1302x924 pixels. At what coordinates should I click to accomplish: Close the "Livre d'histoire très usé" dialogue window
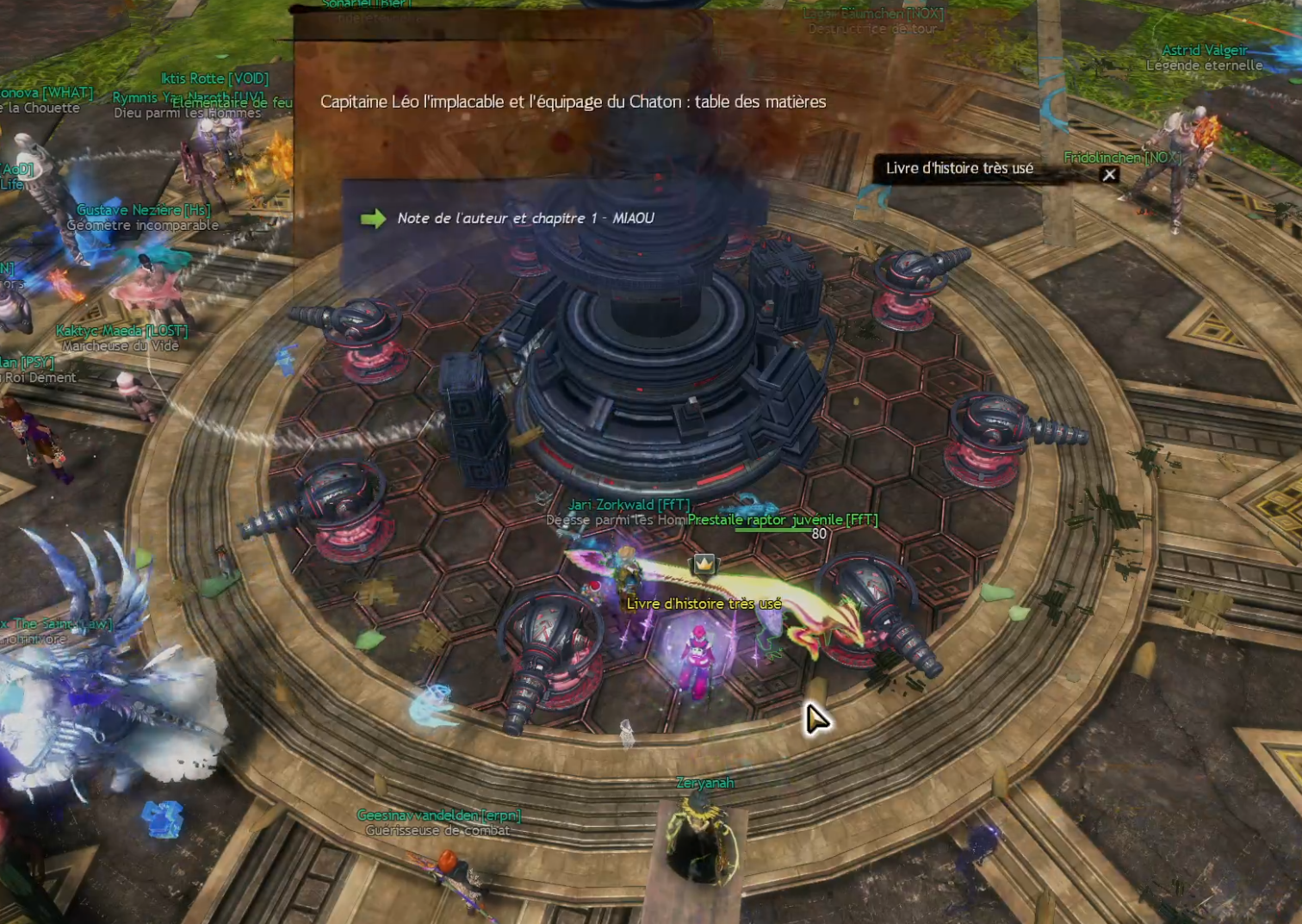[x=1109, y=175]
